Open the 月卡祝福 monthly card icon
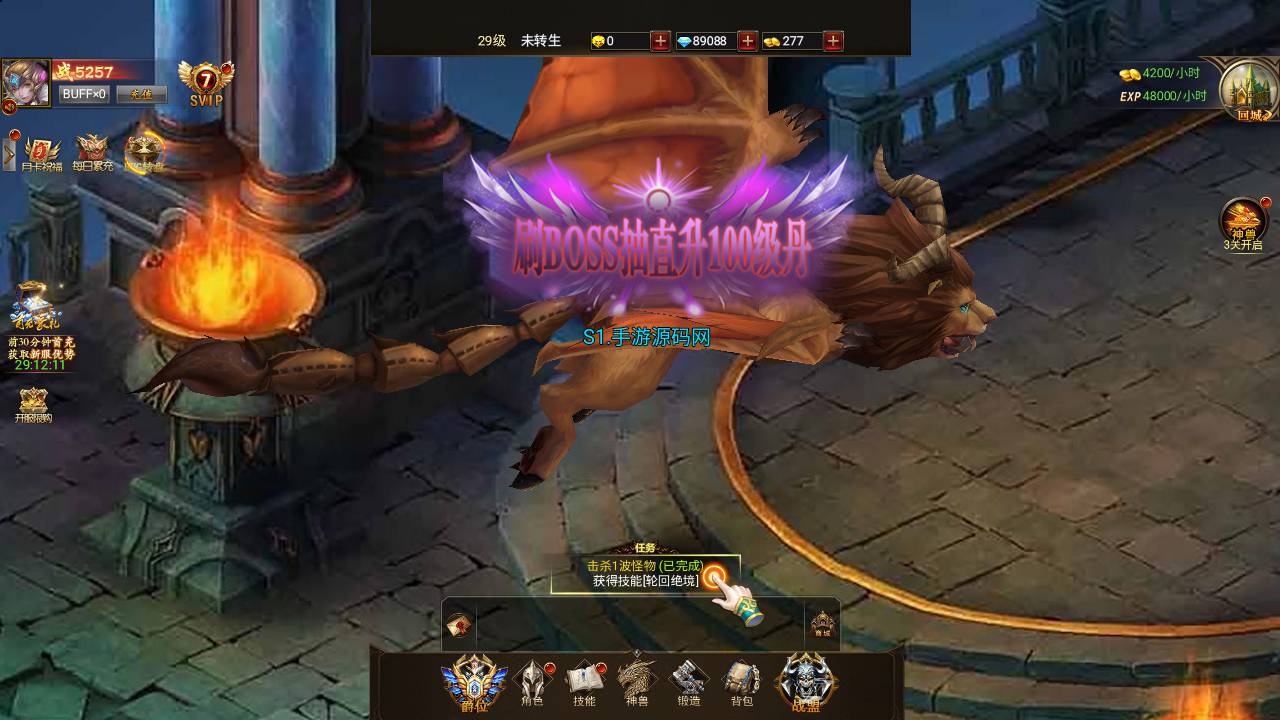1280x720 pixels. tap(41, 152)
